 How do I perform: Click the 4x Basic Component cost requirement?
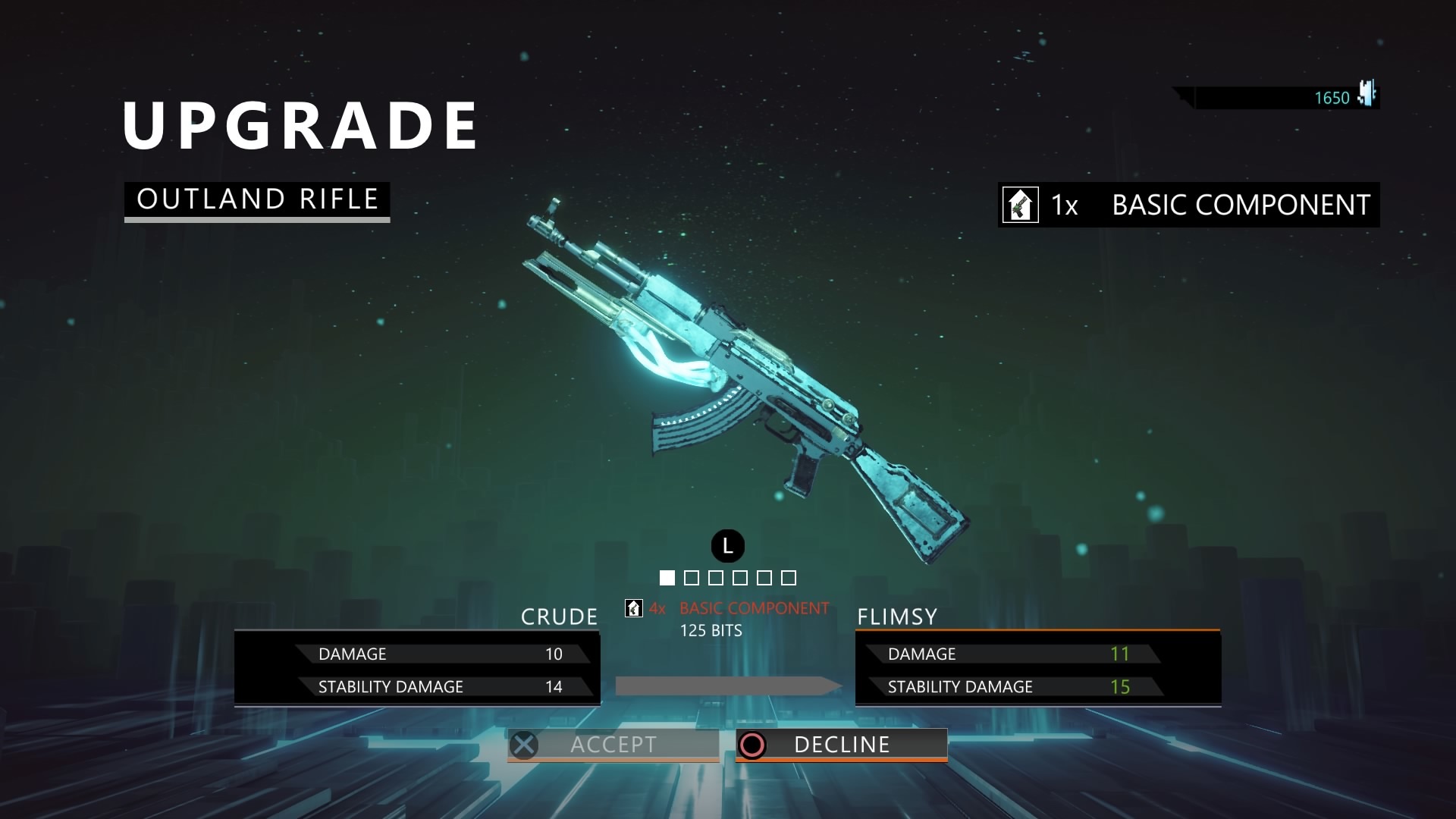pos(728,608)
